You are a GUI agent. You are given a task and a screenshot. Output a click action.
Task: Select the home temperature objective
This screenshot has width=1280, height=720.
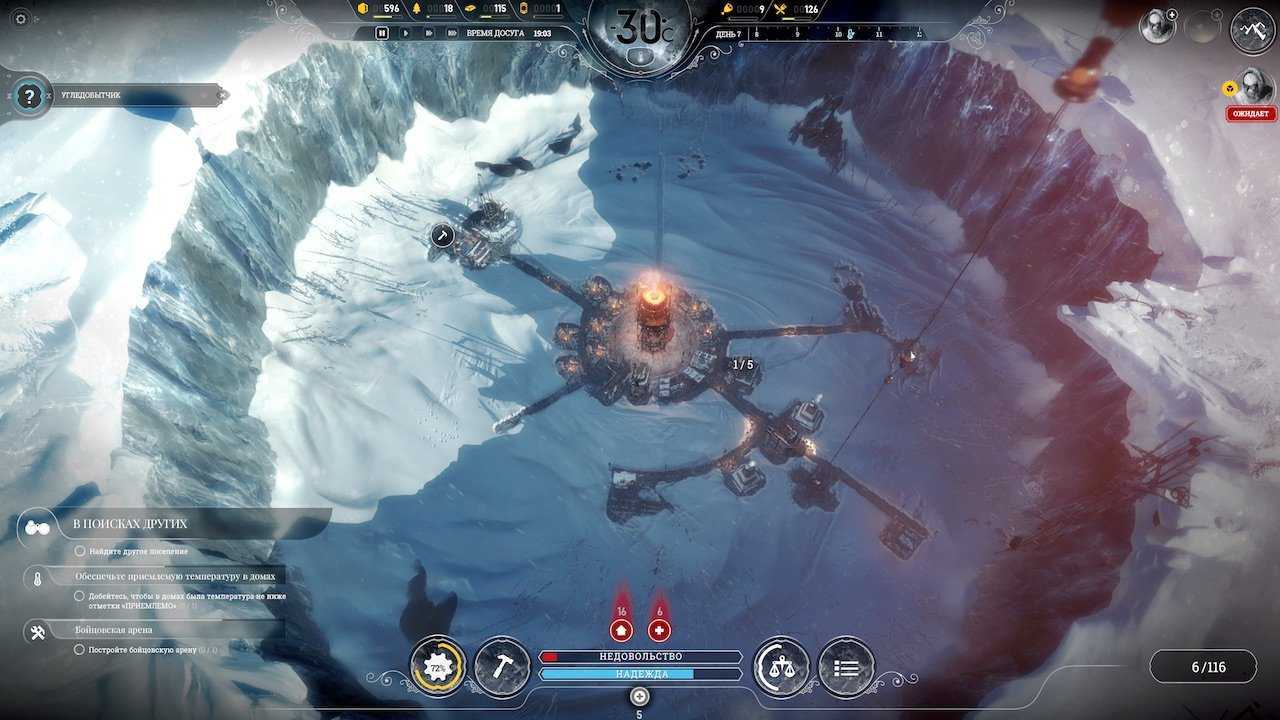(178, 576)
